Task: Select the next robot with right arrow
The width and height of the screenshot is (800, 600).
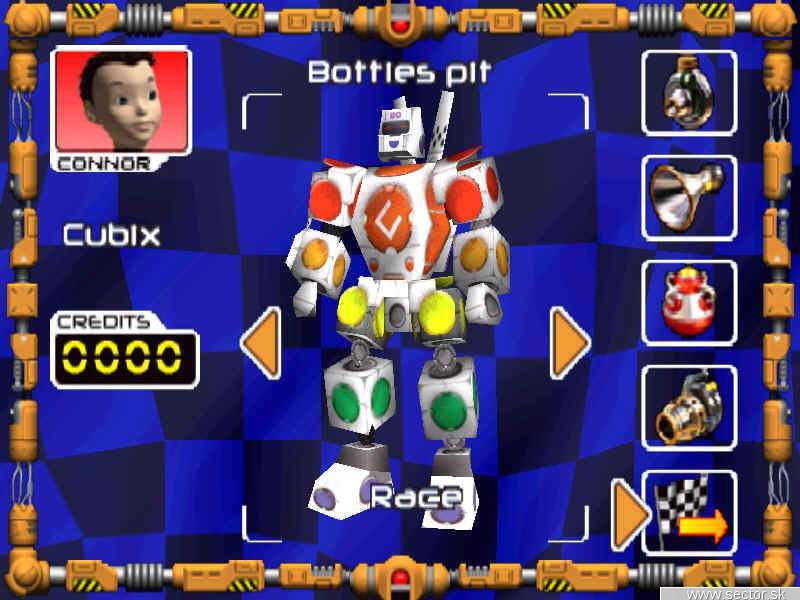Action: [570, 342]
